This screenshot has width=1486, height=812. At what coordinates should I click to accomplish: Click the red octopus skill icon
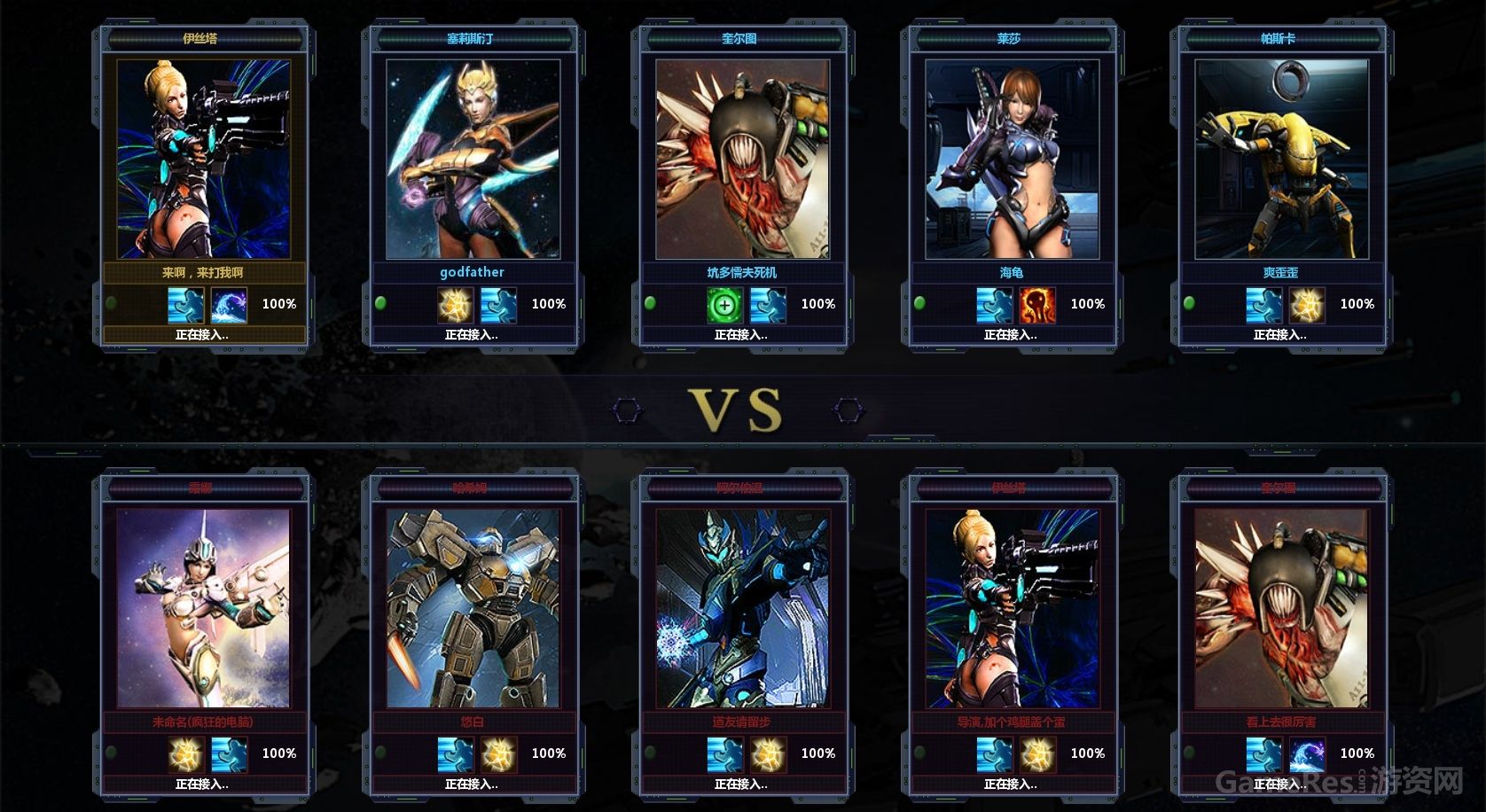click(x=1036, y=305)
